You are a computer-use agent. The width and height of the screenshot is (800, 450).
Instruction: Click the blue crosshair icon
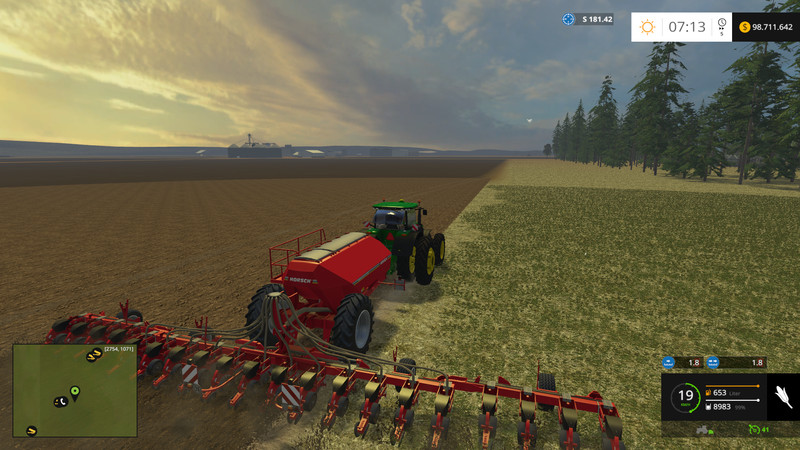568,19
